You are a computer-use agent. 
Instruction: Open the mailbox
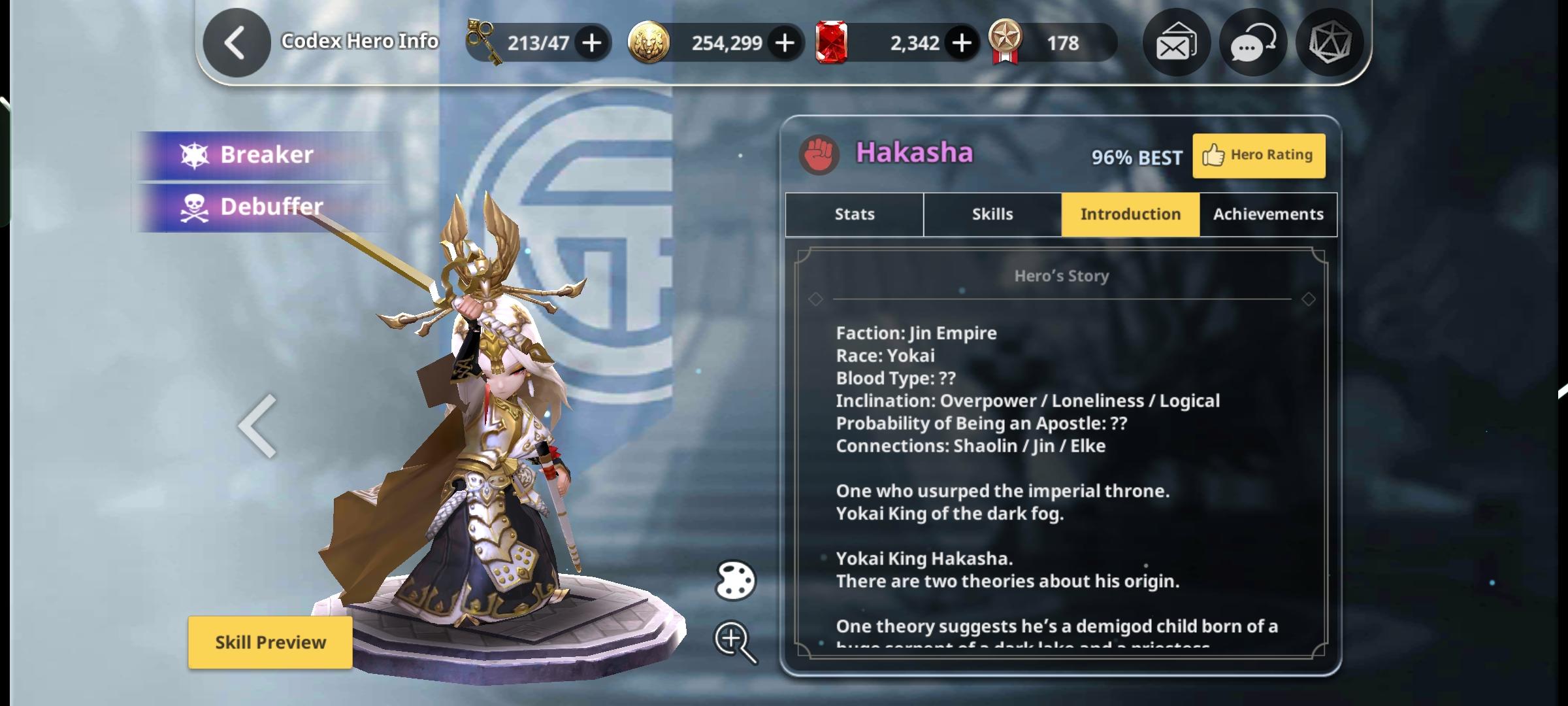point(1176,43)
